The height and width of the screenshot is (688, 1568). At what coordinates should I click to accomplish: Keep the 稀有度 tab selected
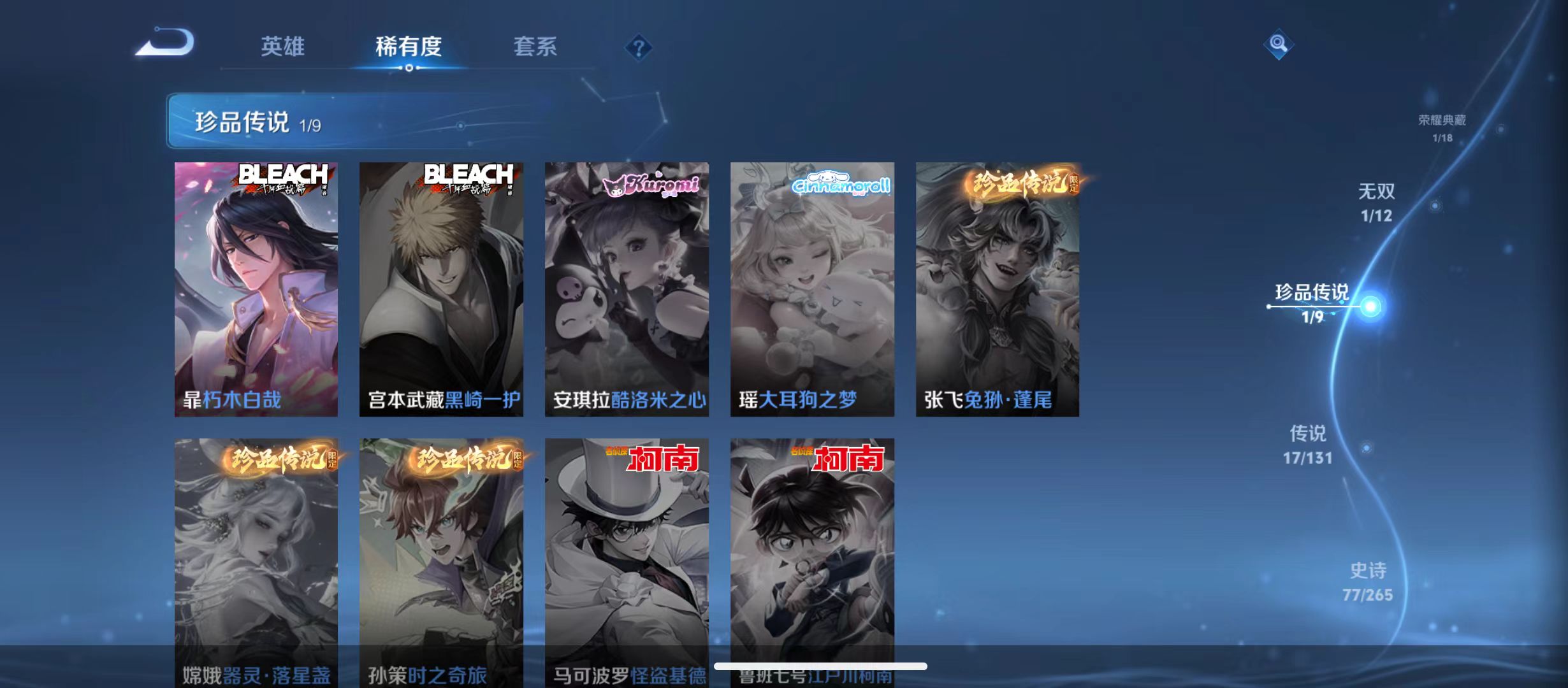[409, 46]
